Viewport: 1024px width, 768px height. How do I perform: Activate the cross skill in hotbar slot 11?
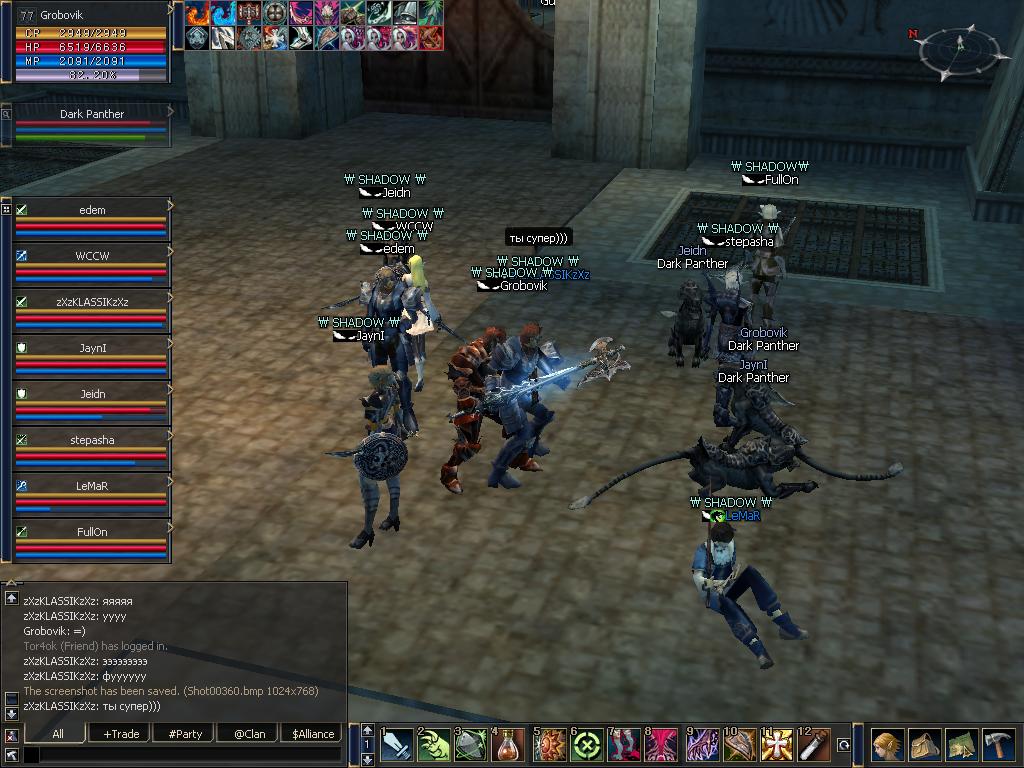coord(777,745)
